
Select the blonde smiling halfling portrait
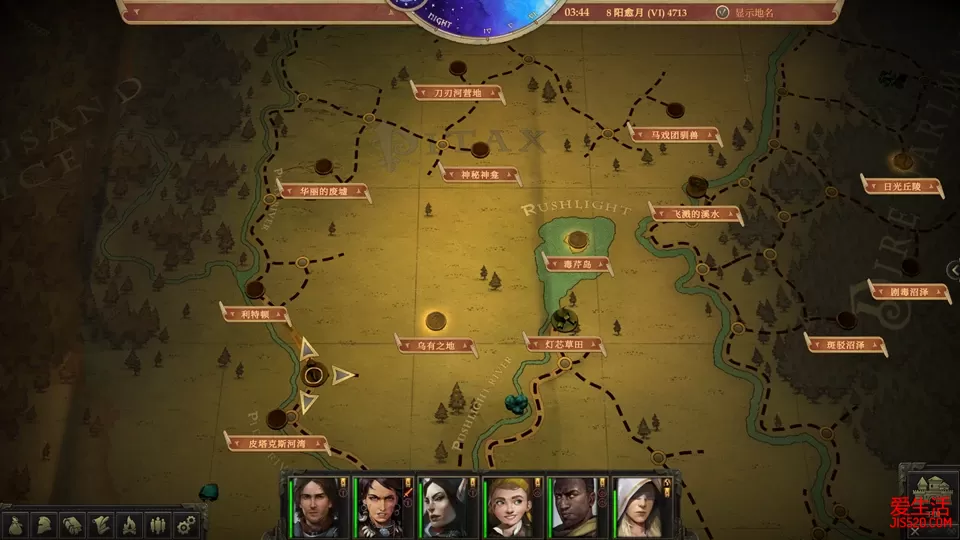[511, 507]
